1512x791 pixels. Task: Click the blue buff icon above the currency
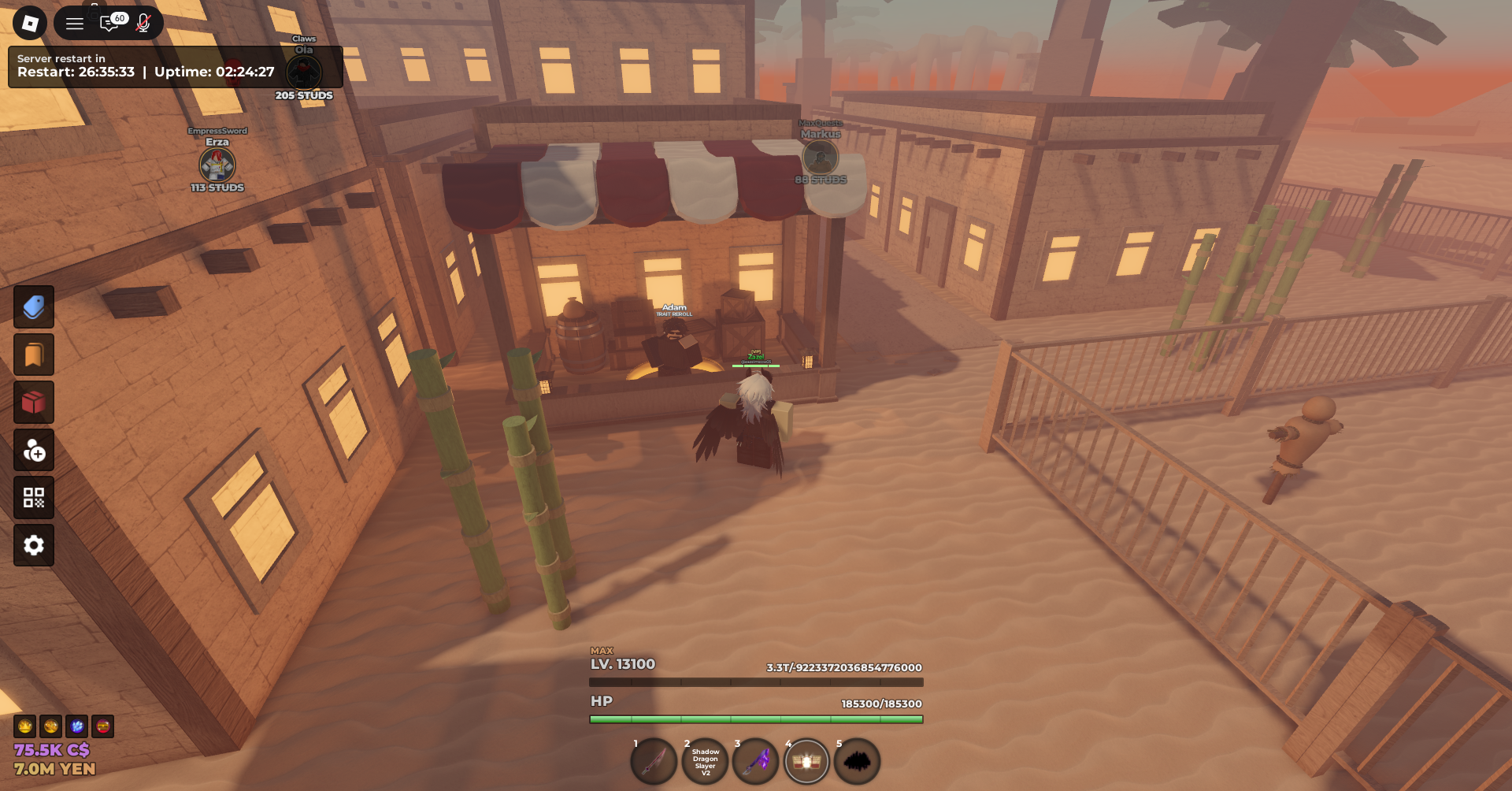coord(77,726)
